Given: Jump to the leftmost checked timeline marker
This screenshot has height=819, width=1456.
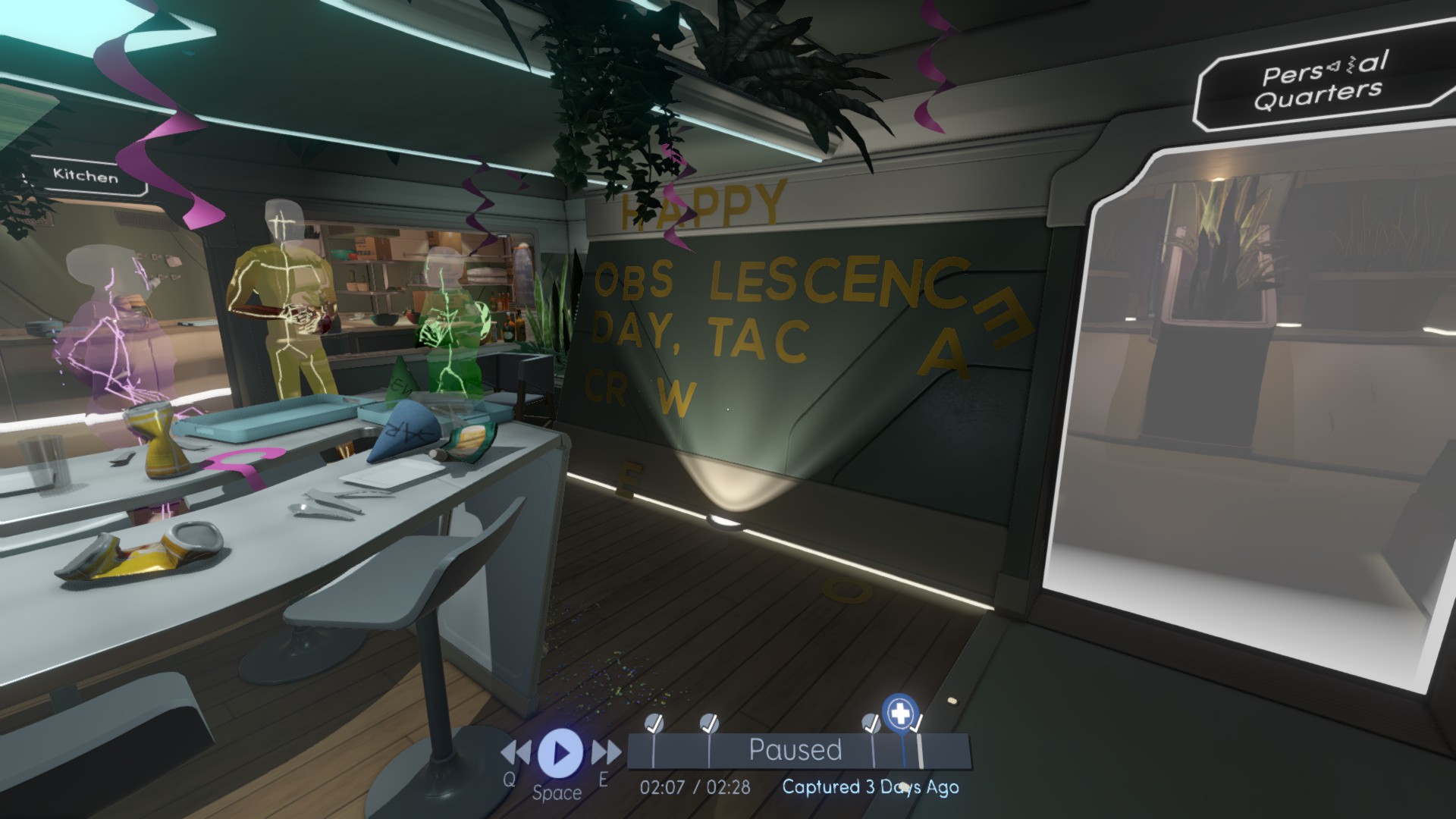Looking at the screenshot, I should pos(654,723).
